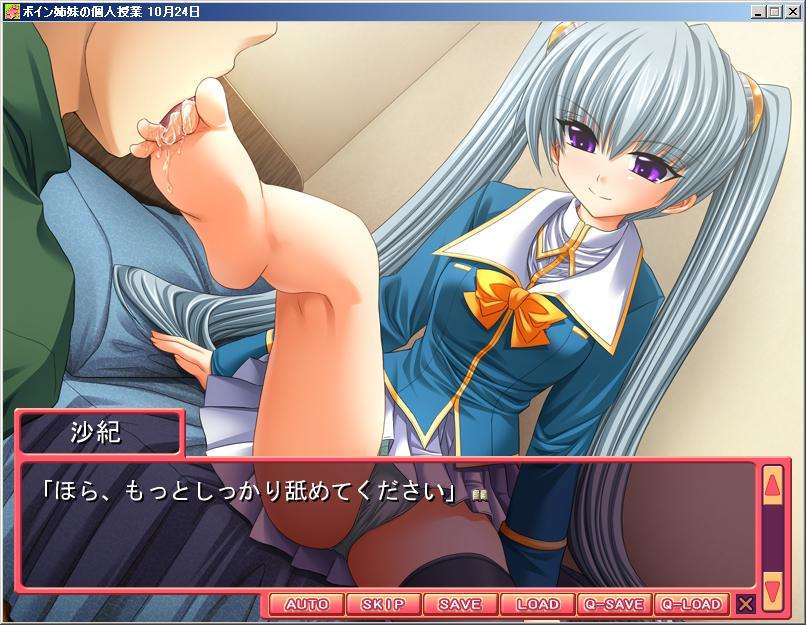
Task: Click Q-SAVE to quick save
Action: click(614, 604)
